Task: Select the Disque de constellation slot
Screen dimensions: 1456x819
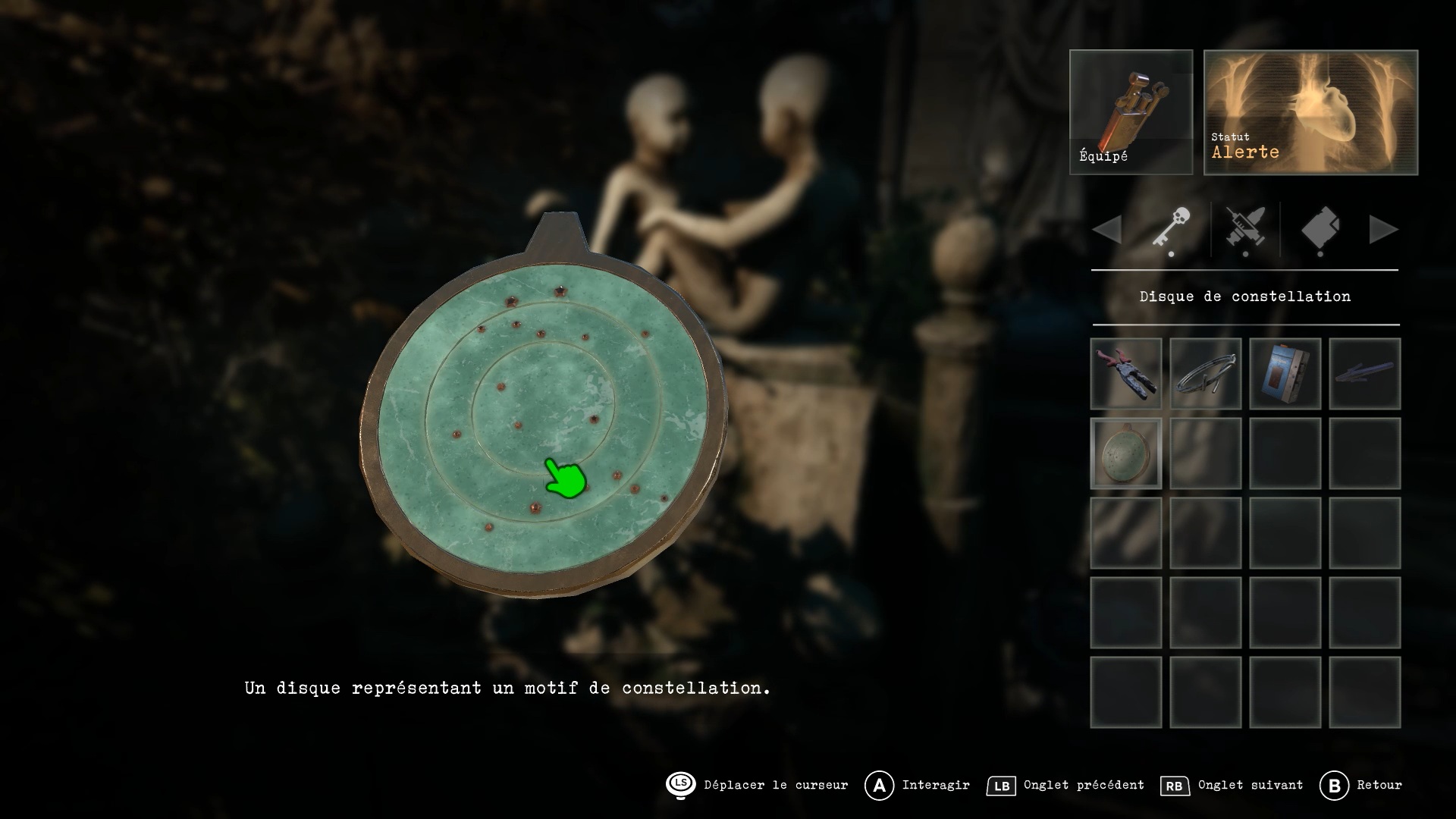Action: pos(1126,453)
